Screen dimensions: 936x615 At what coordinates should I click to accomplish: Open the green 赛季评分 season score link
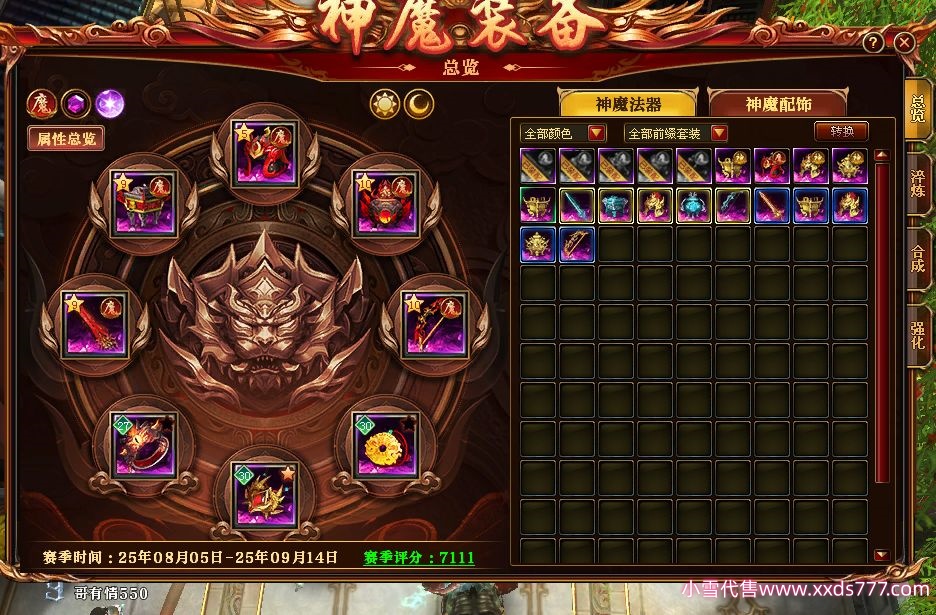(x=418, y=557)
